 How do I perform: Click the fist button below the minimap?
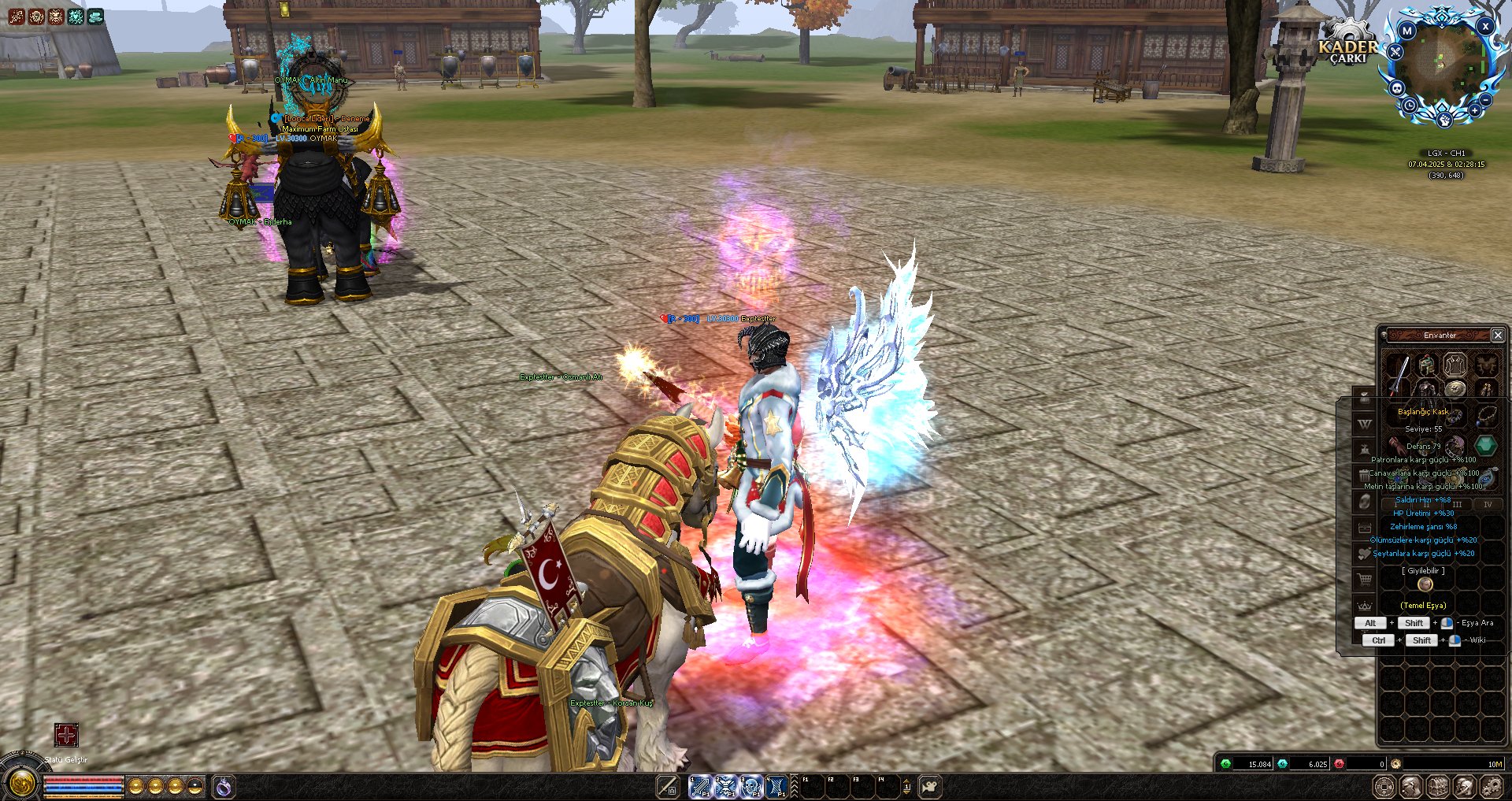(x=1444, y=120)
